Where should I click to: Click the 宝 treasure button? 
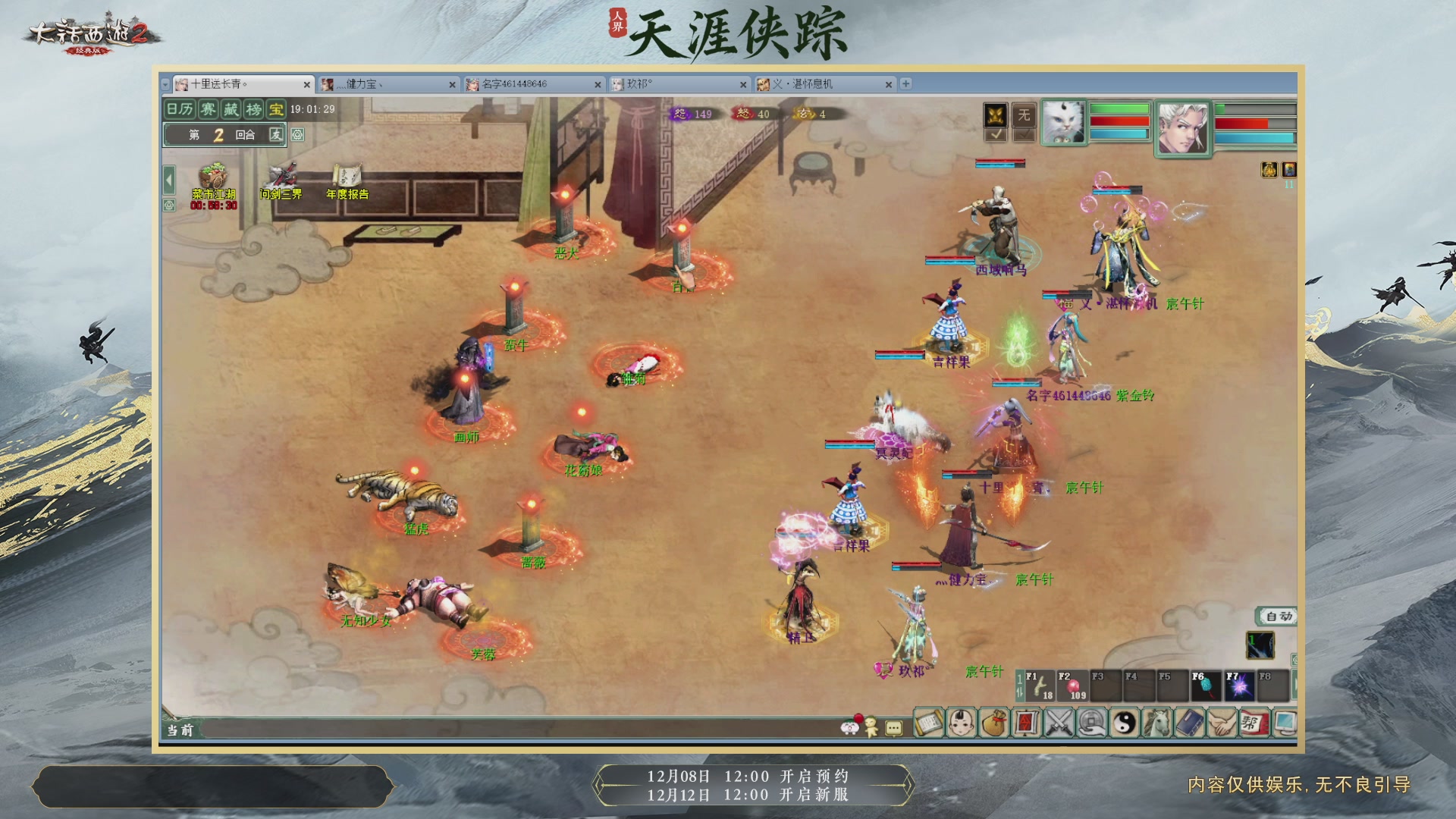pos(275,108)
